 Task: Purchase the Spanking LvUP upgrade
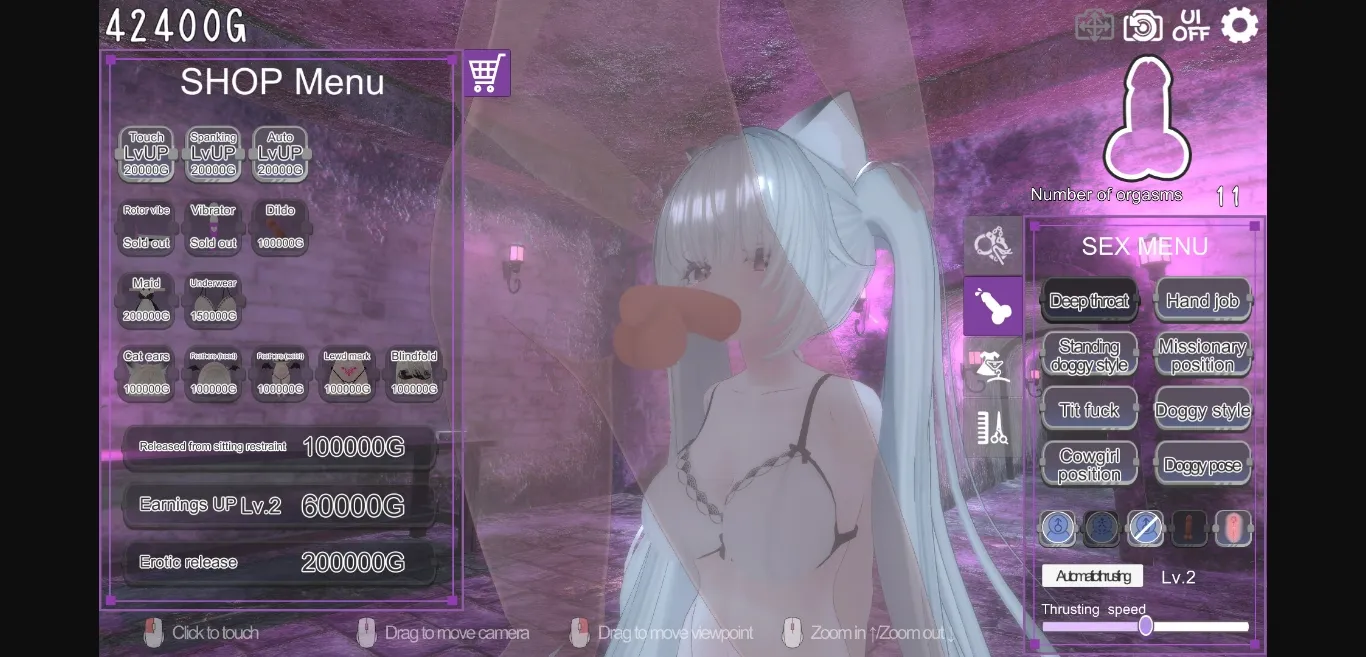[x=213, y=154]
